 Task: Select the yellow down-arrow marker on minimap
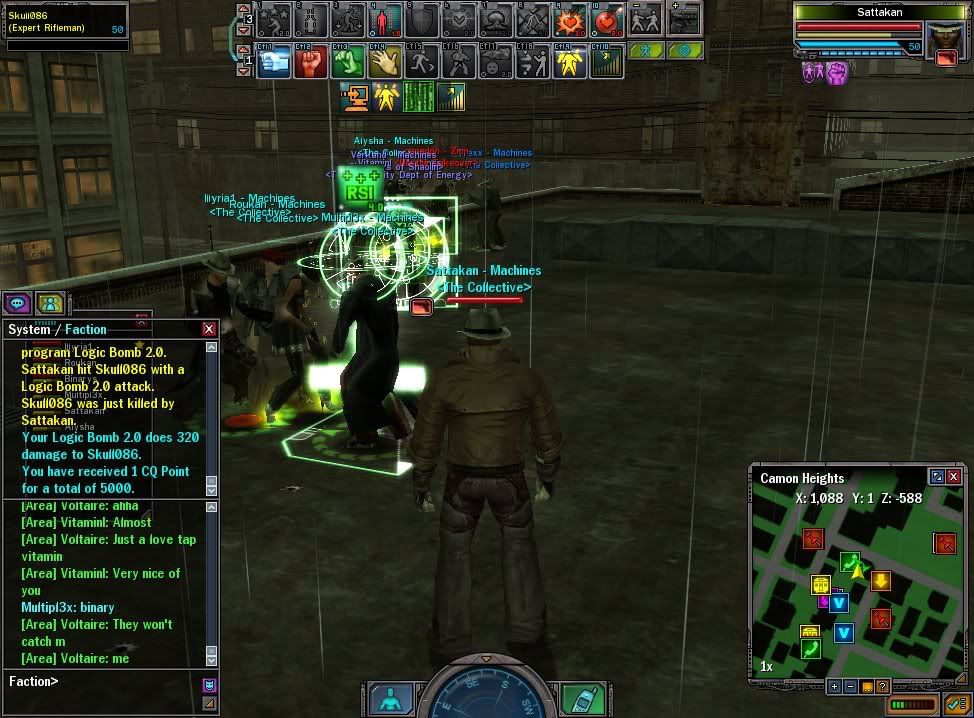click(881, 581)
